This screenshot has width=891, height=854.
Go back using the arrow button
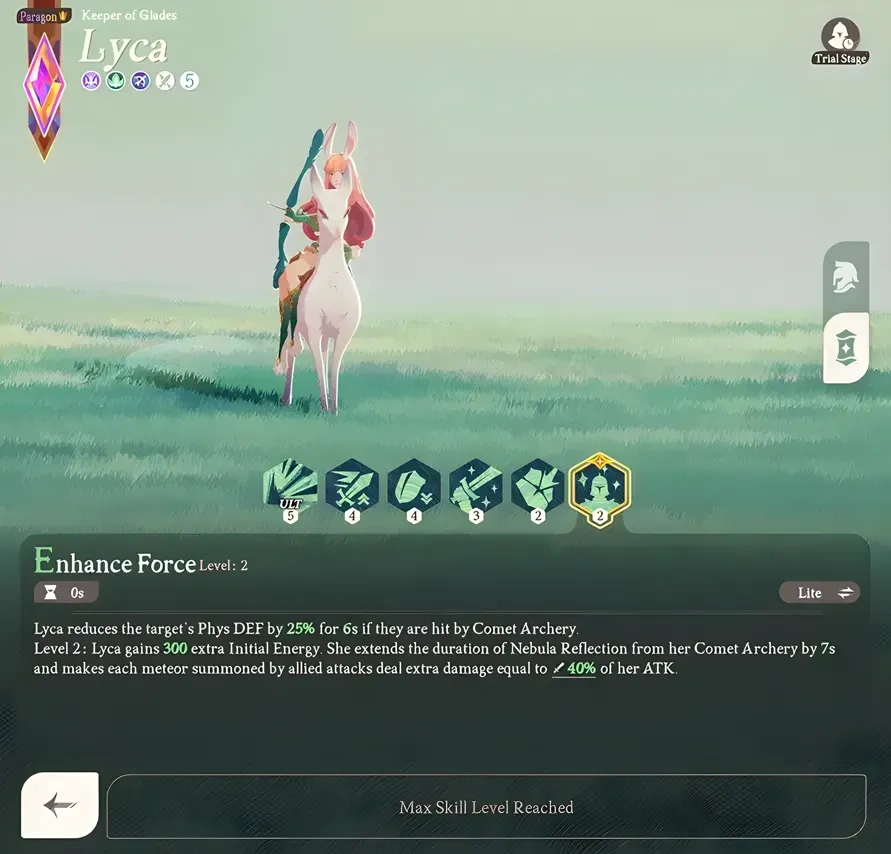pos(60,805)
